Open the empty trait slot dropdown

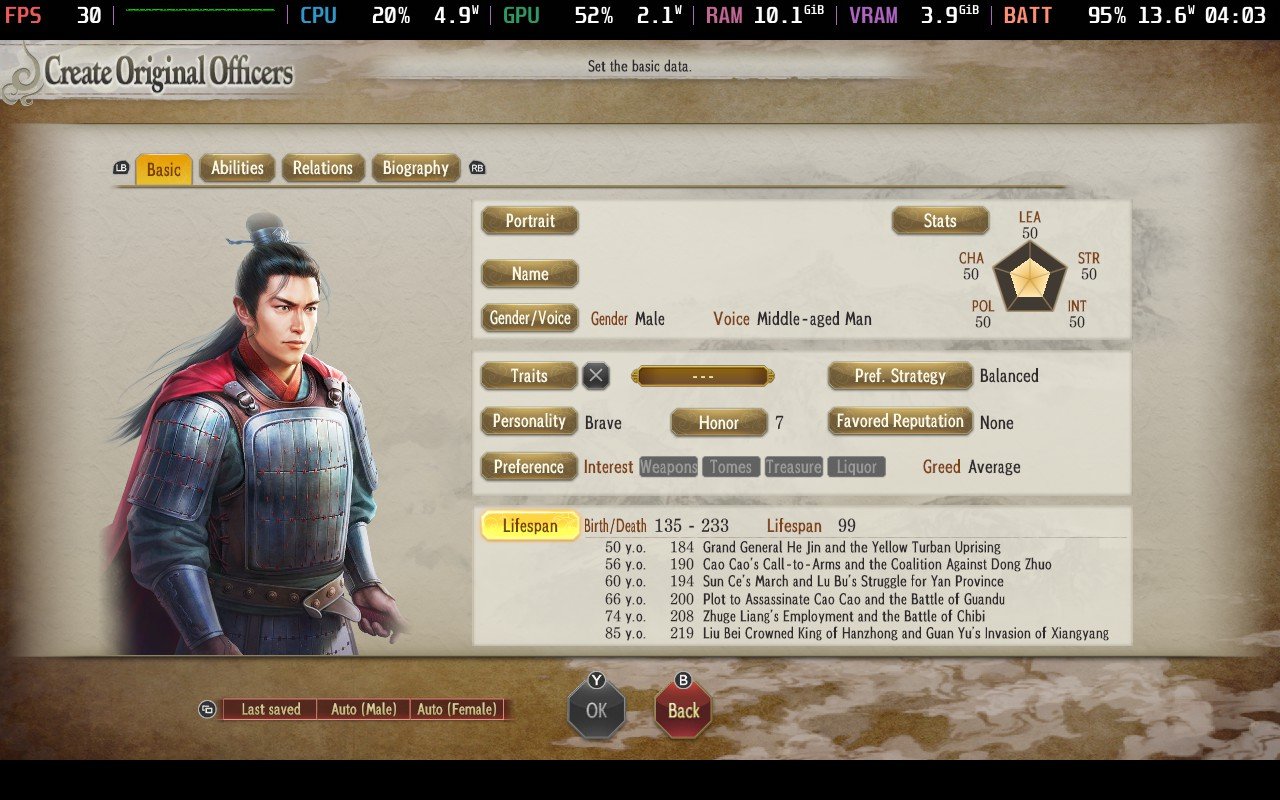point(703,376)
